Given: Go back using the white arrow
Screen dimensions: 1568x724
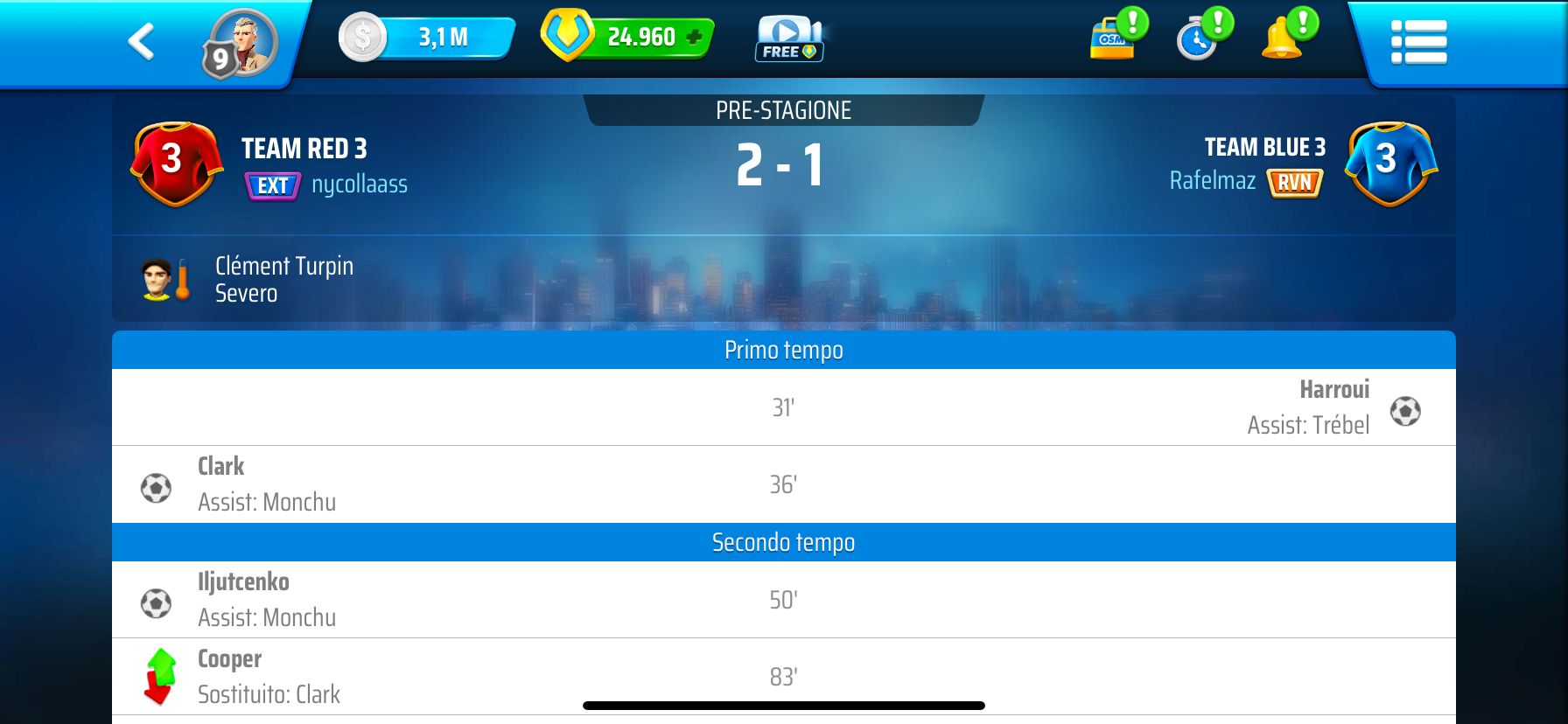Looking at the screenshot, I should [142, 41].
